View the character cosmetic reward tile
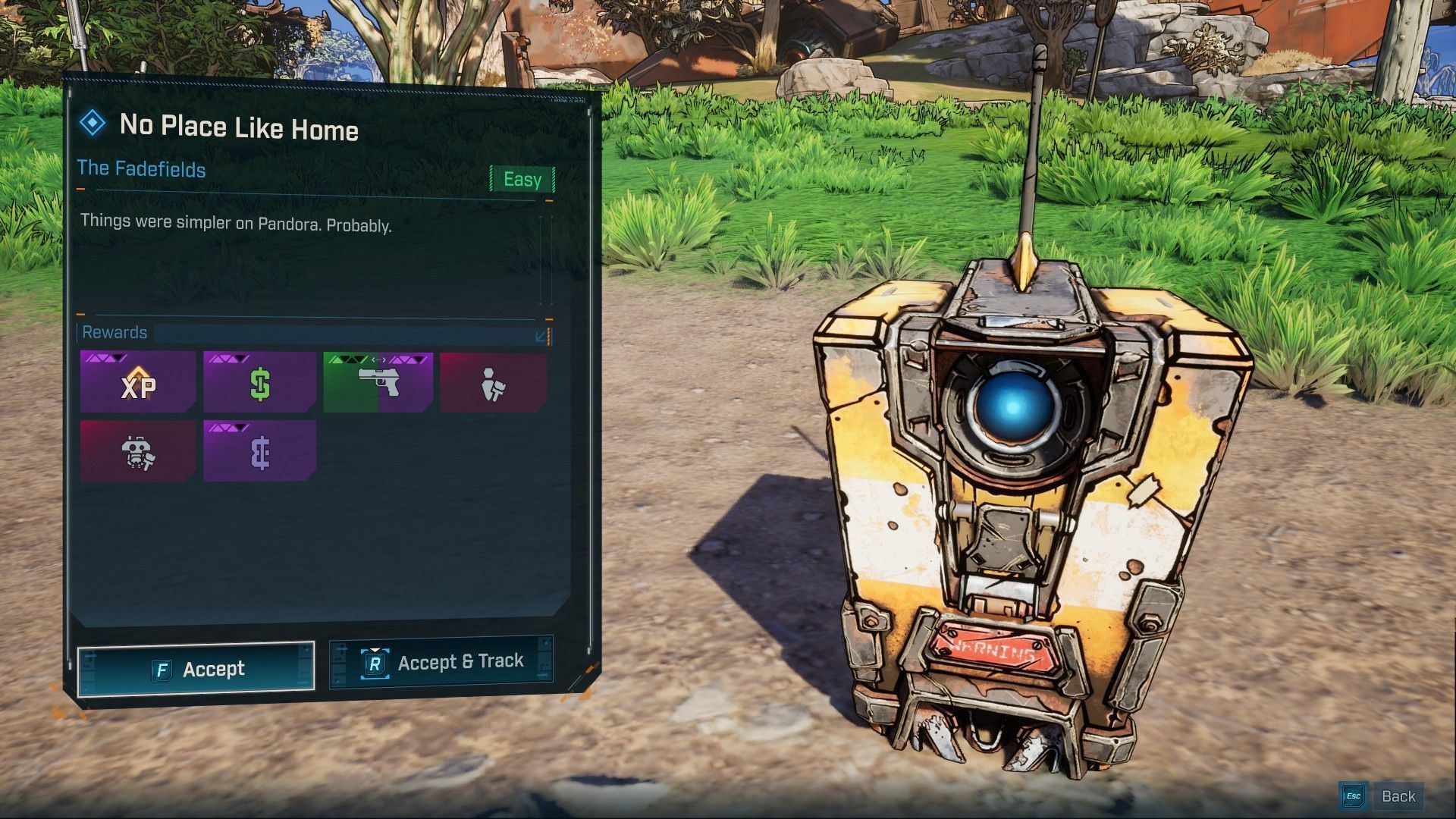Image resolution: width=1456 pixels, height=819 pixels. [494, 383]
